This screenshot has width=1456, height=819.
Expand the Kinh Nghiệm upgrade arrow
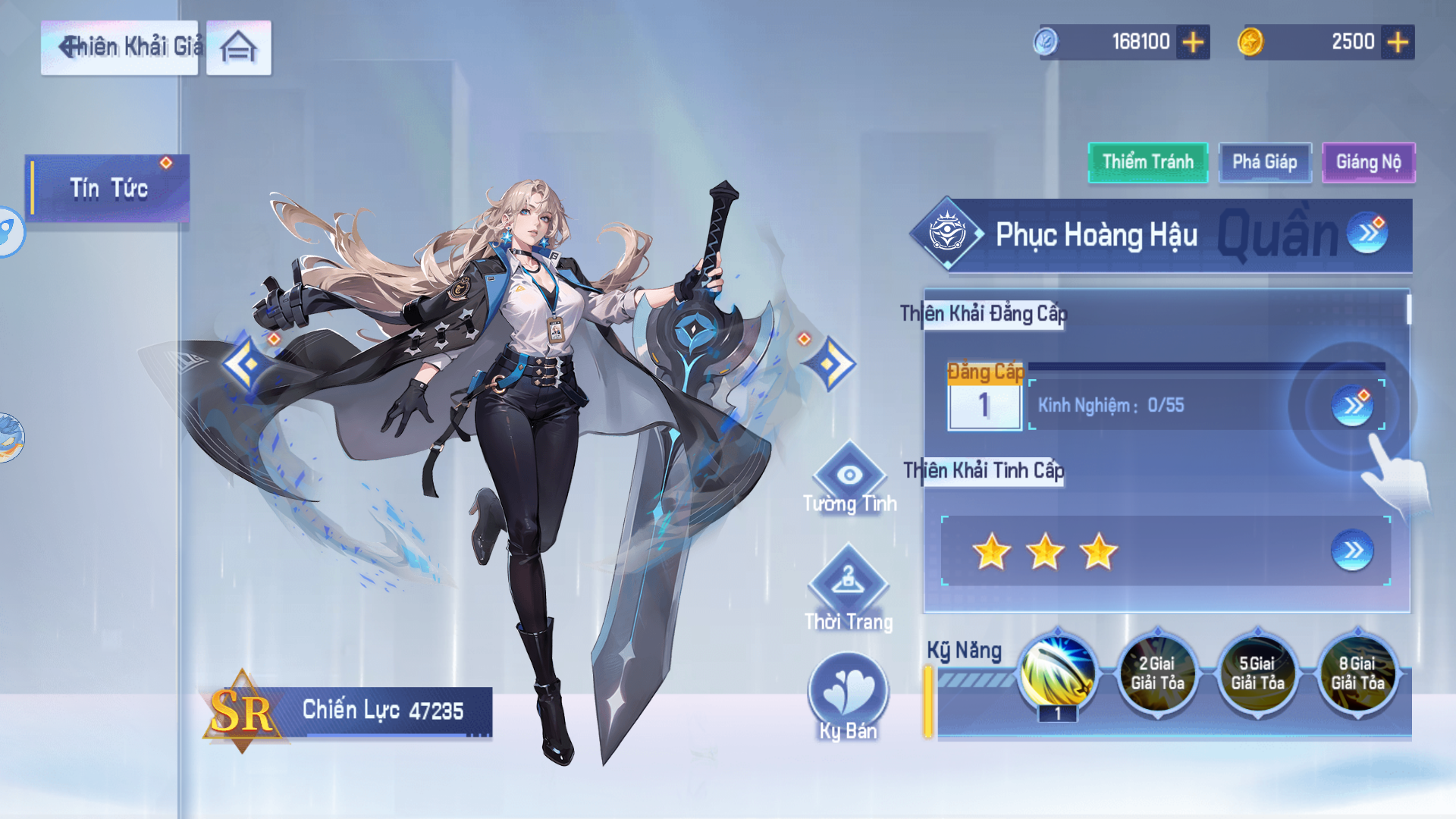[x=1352, y=406]
